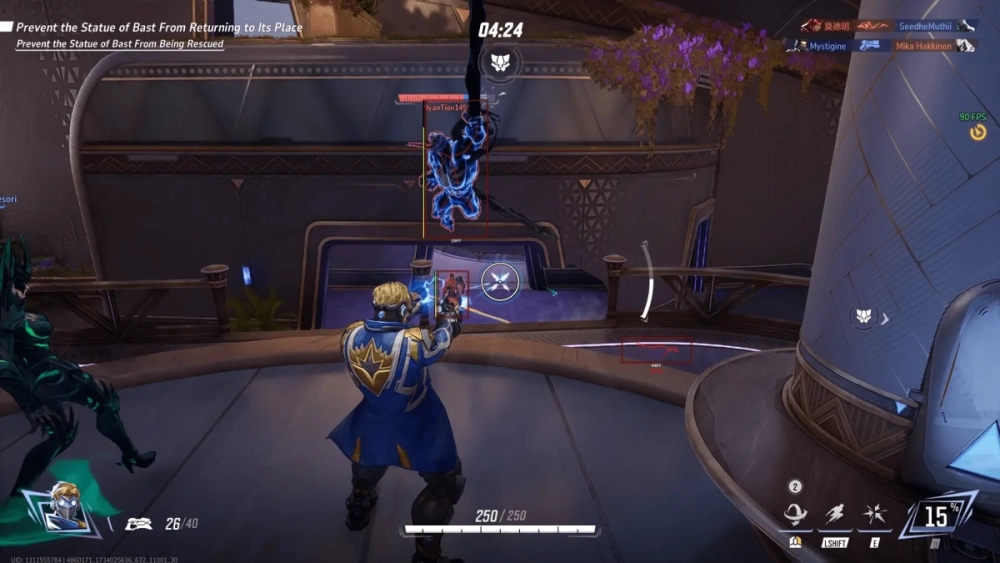Click the yellow circular network status icon

(x=978, y=132)
